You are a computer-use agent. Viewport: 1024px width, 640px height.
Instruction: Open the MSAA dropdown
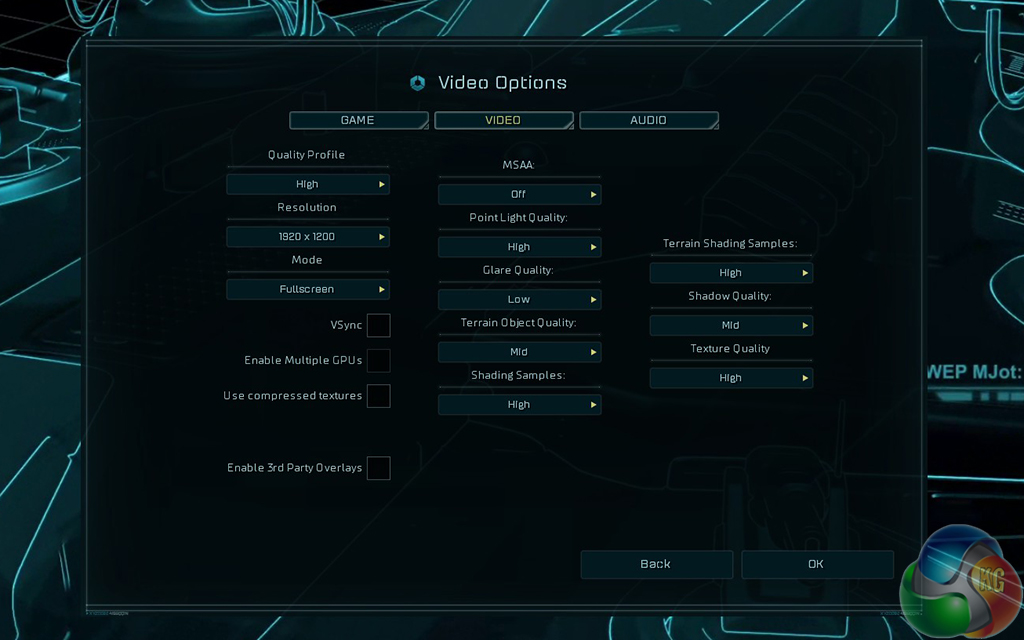tap(519, 194)
